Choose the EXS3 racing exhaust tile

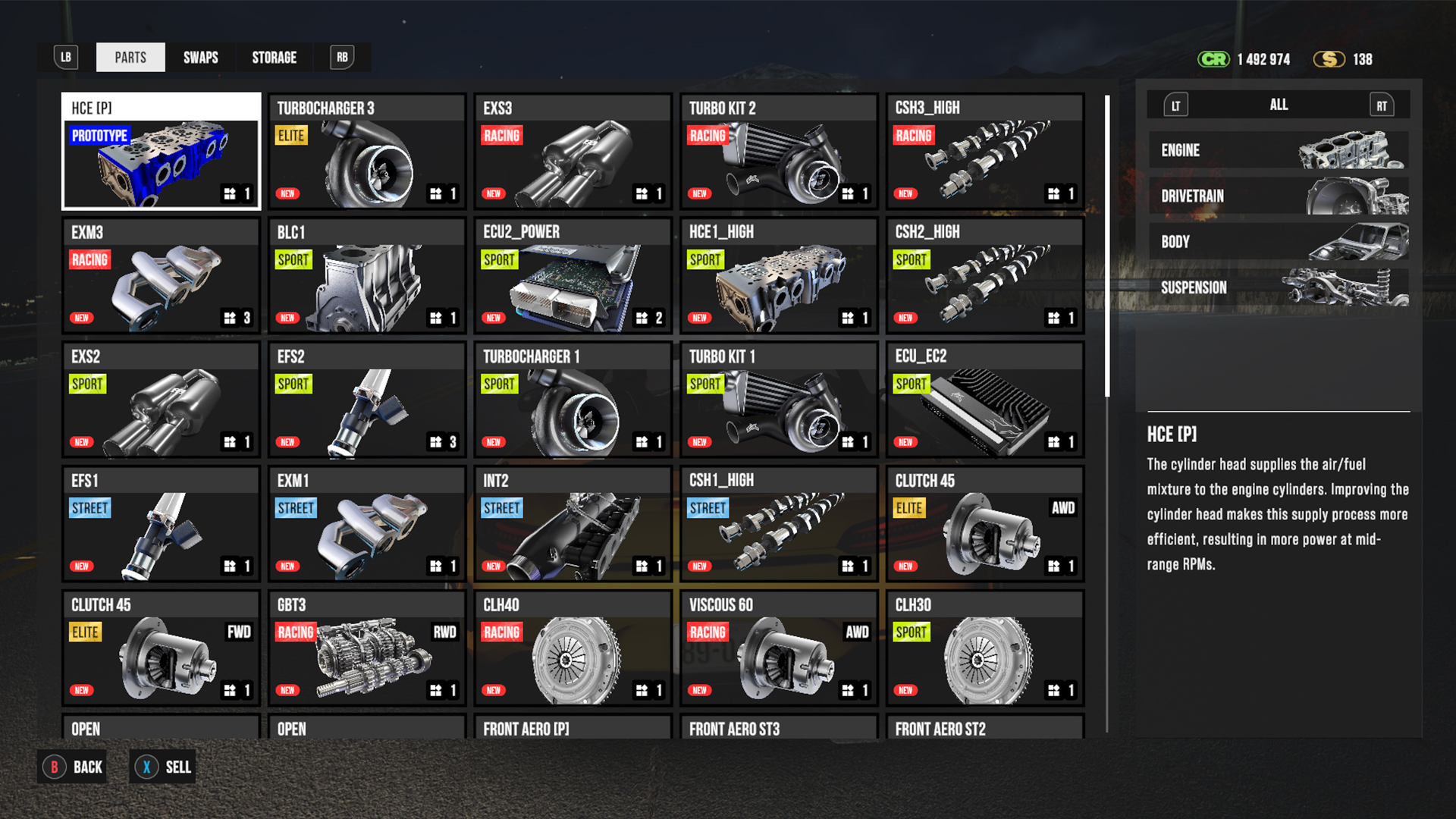[x=573, y=152]
